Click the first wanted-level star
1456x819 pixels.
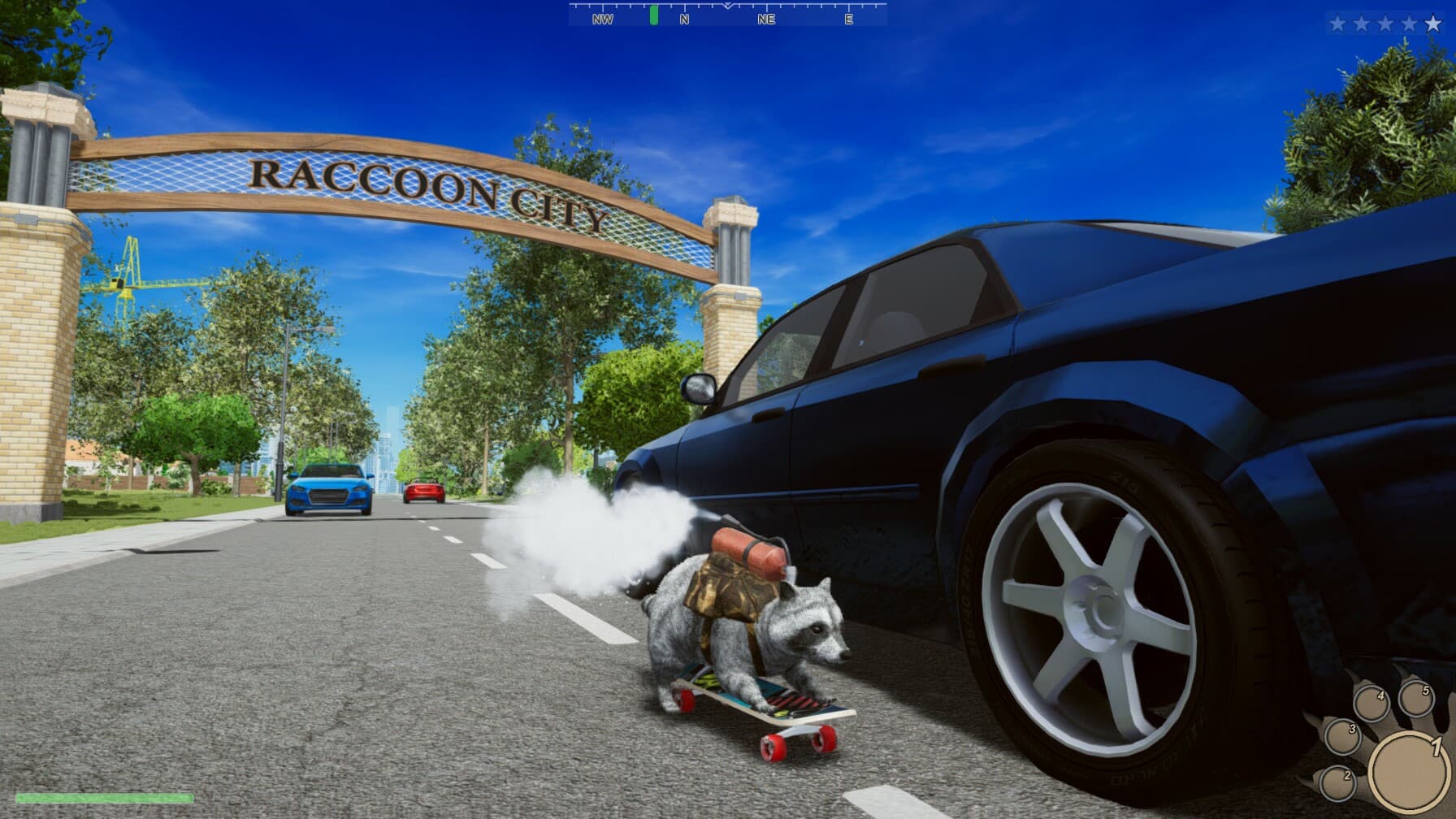click(x=1338, y=24)
